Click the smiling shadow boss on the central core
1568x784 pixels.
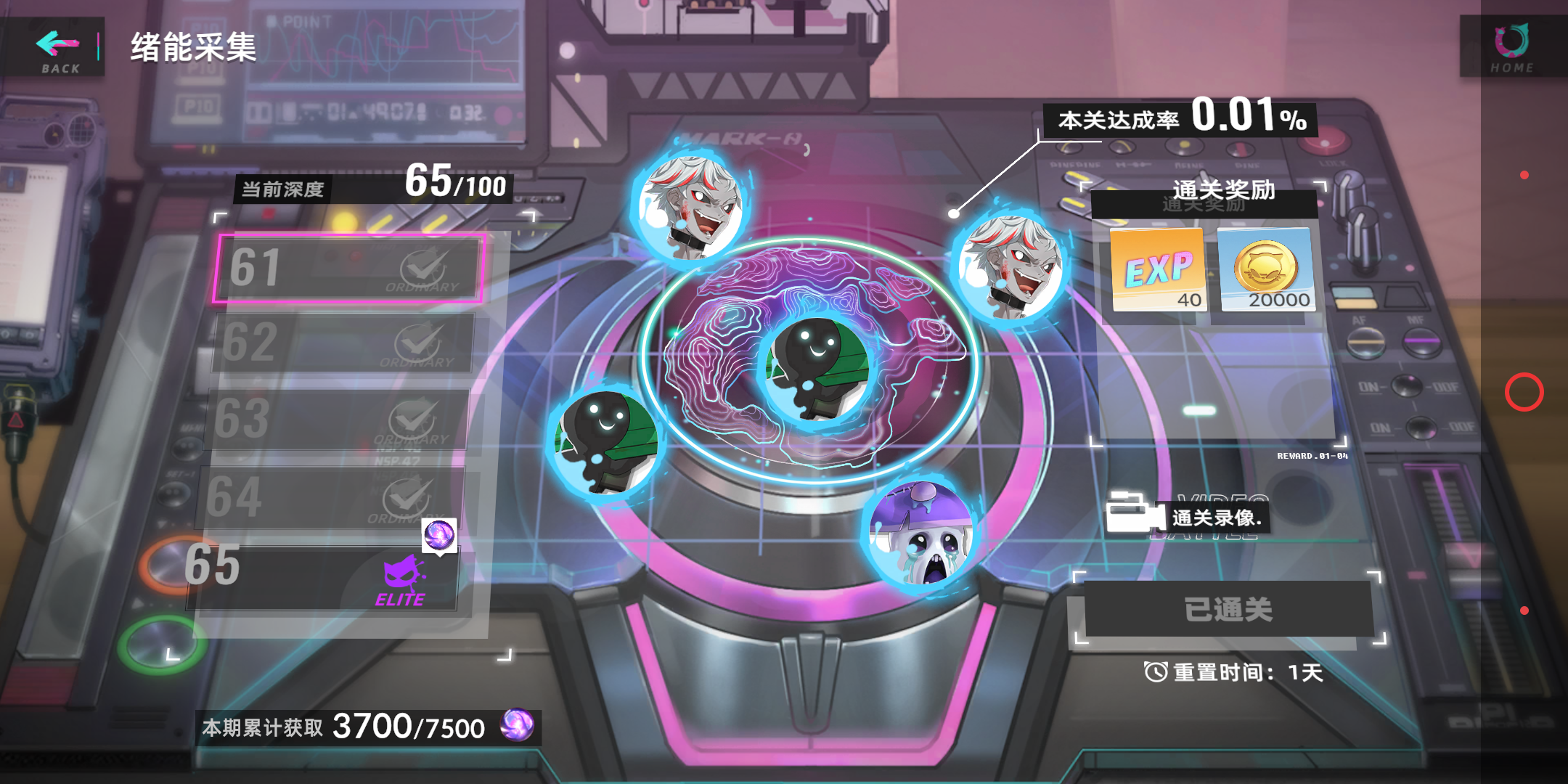pyautogui.click(x=818, y=370)
